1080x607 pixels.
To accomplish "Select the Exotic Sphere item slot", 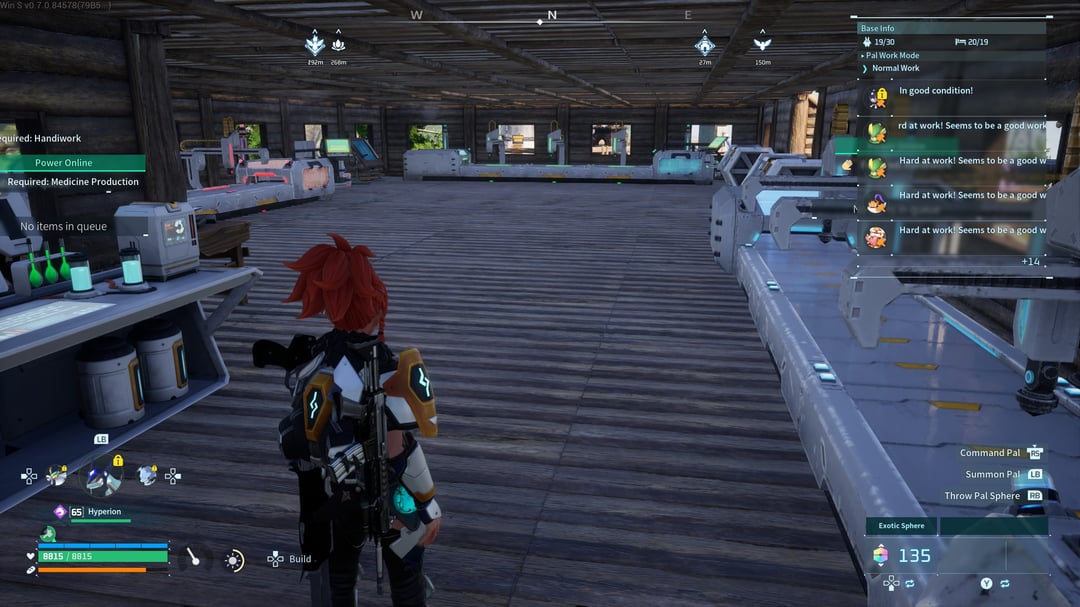I will tap(902, 526).
